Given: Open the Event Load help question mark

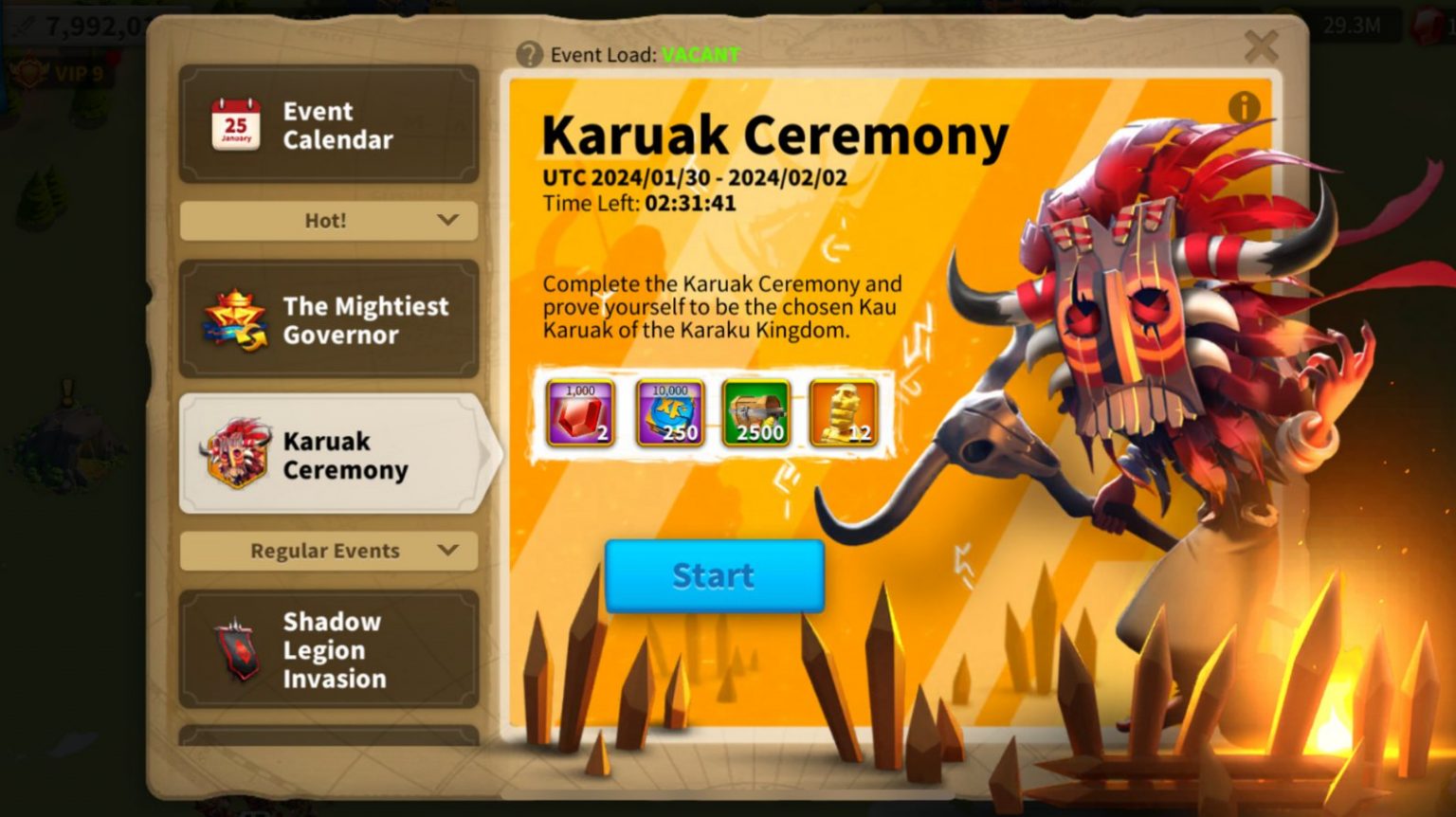Looking at the screenshot, I should (x=528, y=54).
